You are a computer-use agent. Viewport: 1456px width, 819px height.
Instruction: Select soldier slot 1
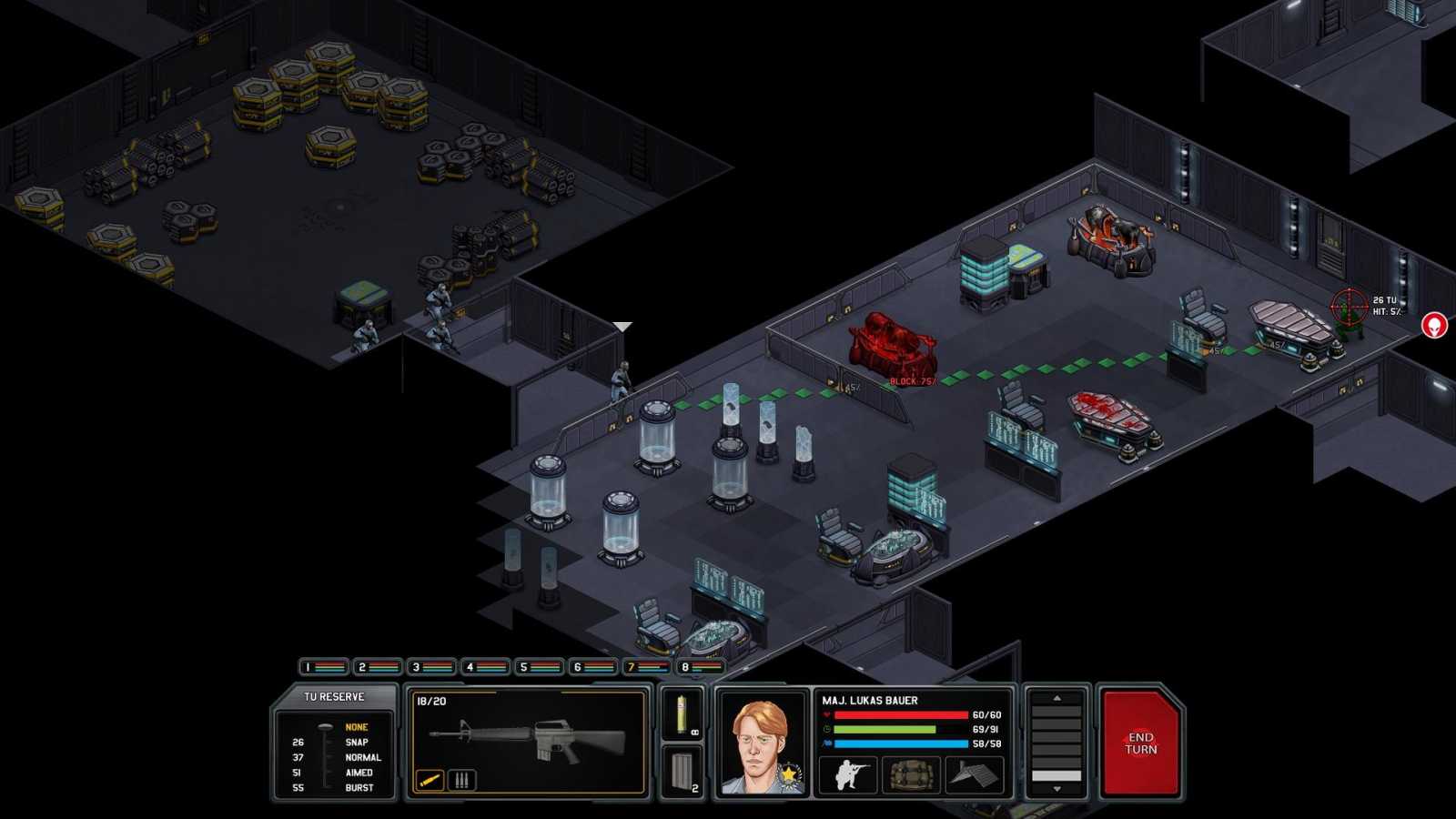pyautogui.click(x=320, y=666)
